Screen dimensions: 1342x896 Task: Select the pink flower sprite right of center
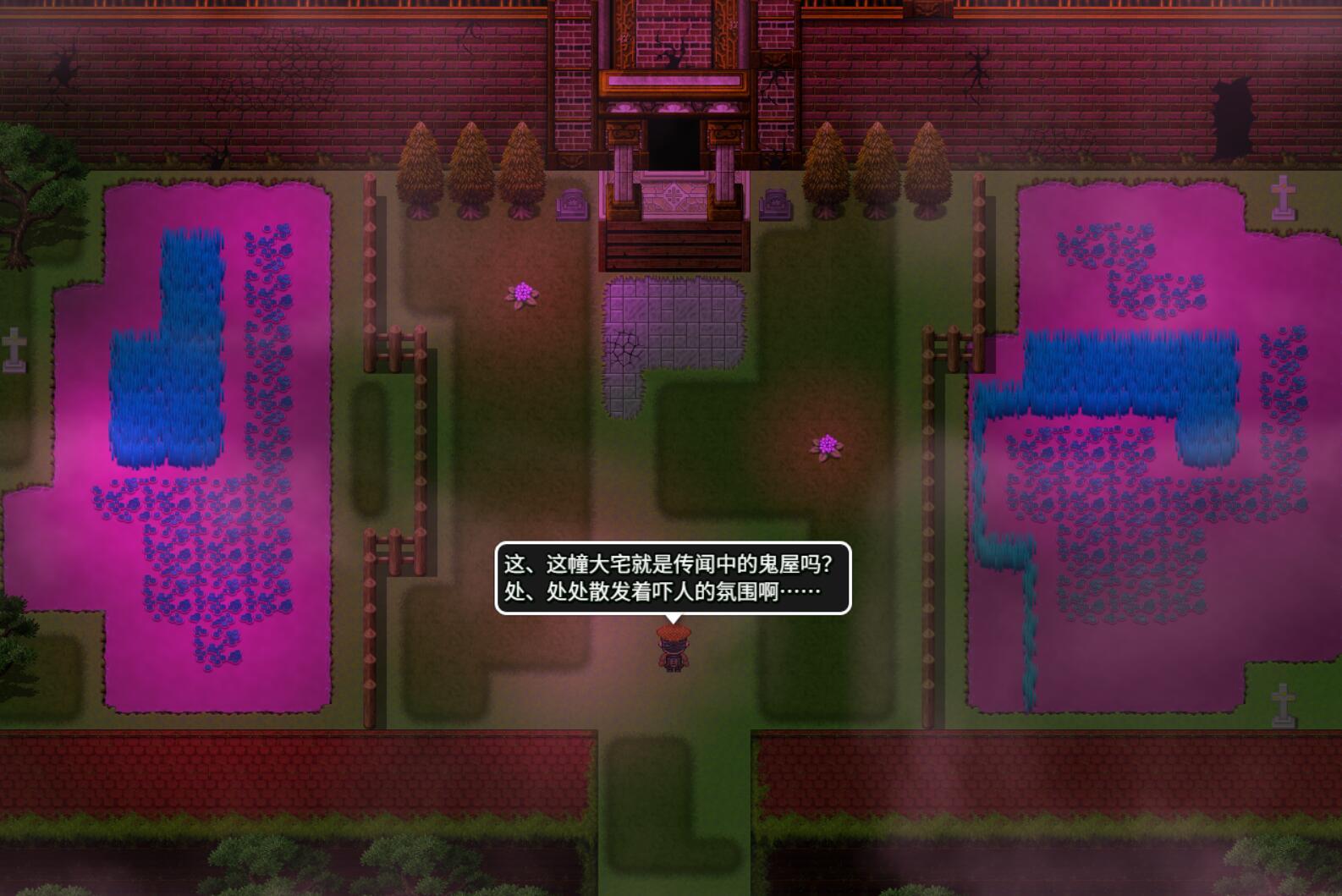click(827, 446)
